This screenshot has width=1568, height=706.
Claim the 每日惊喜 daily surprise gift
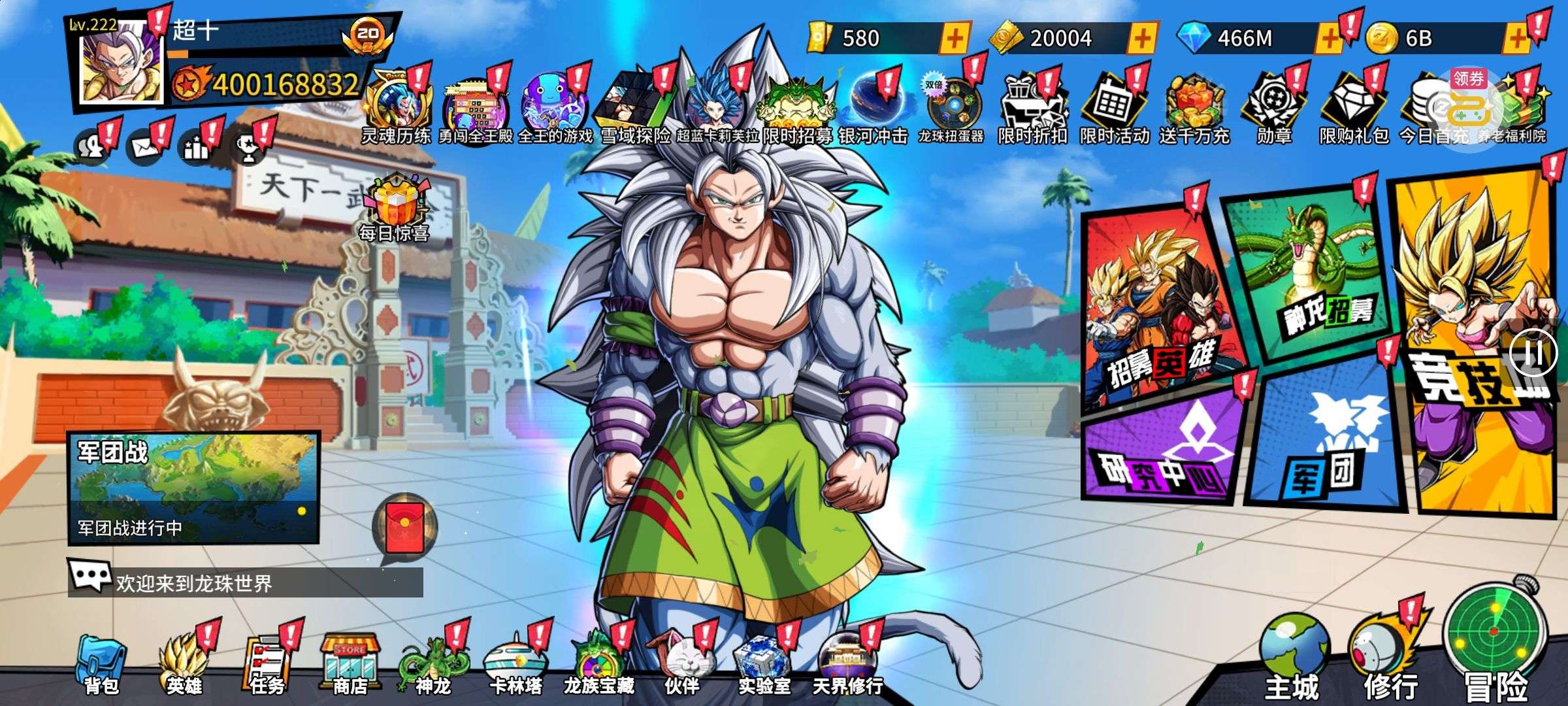pyautogui.click(x=394, y=206)
